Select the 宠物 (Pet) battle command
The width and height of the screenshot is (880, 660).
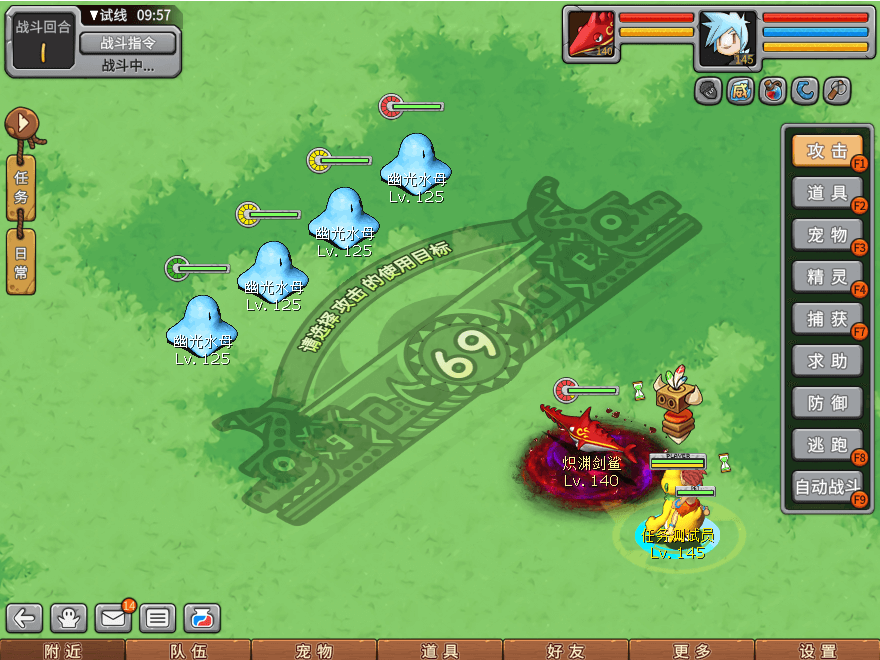827,235
